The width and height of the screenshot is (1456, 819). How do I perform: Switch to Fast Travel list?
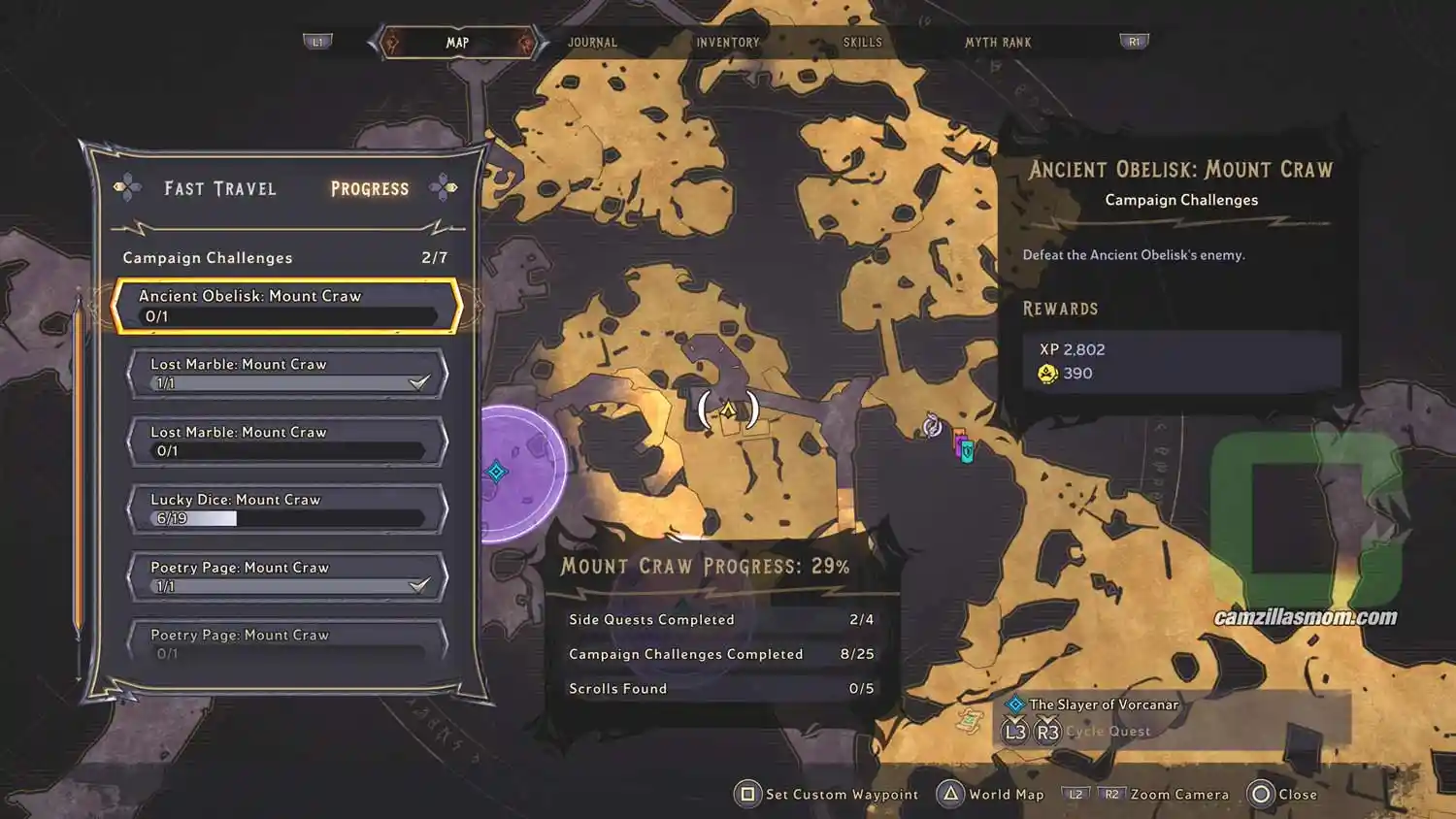point(220,189)
